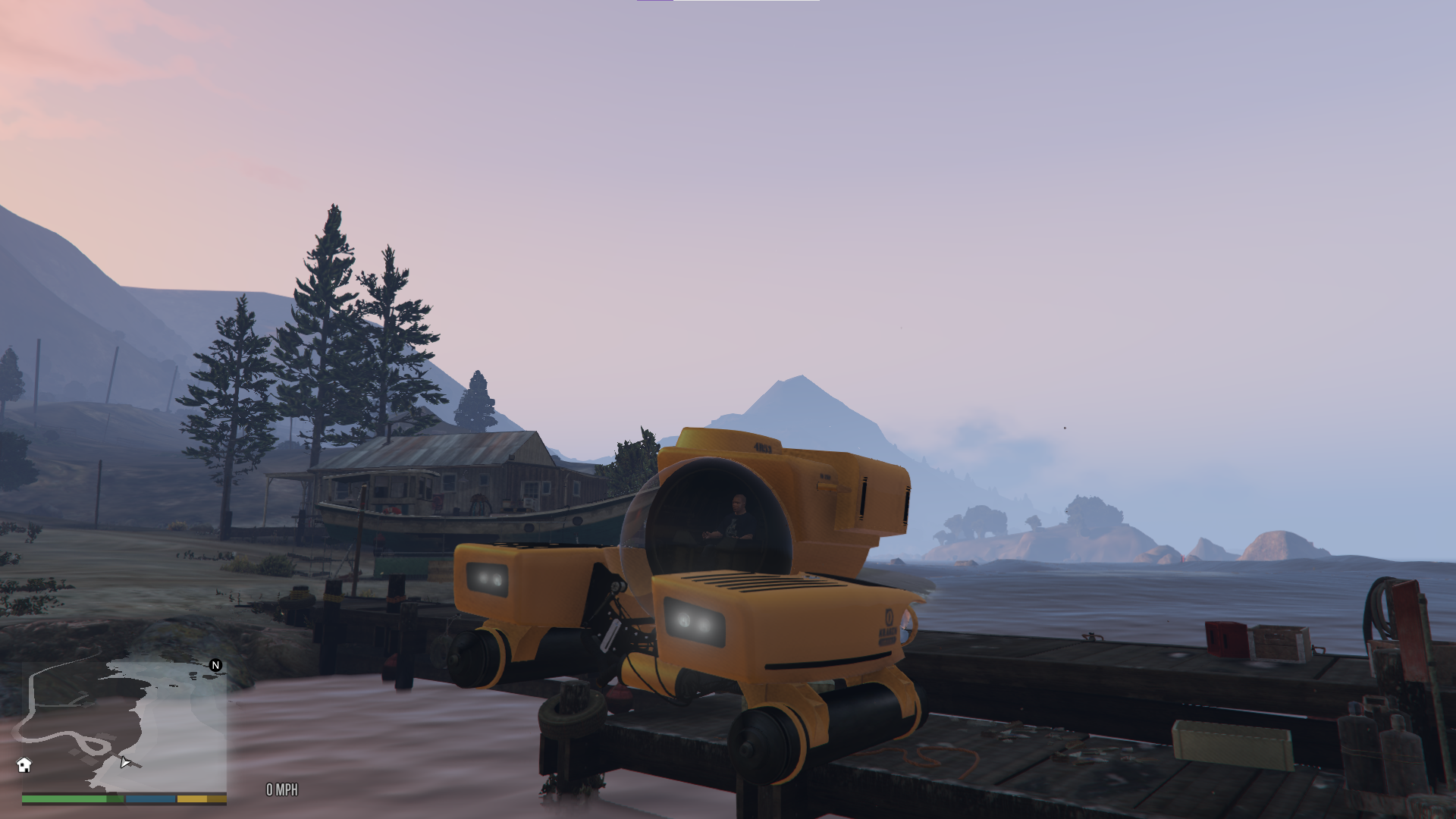Image resolution: width=1456 pixels, height=819 pixels.
Task: Click the wooden crate beside the red barrel
Action: pos(1279,644)
